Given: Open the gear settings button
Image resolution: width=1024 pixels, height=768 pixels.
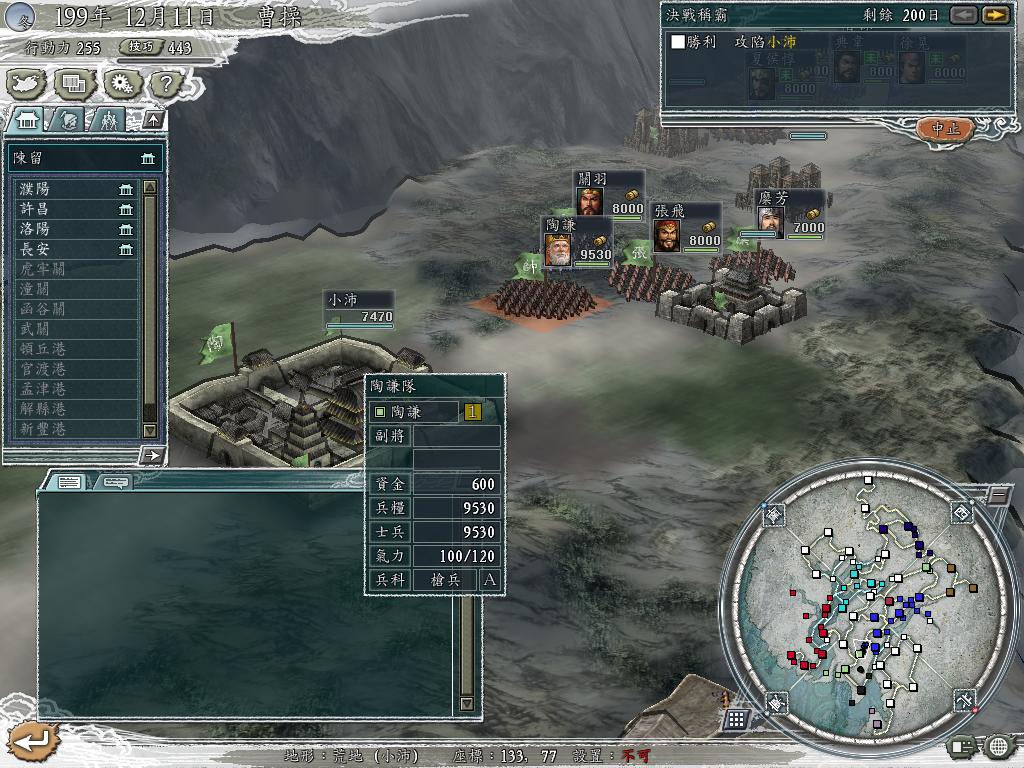Looking at the screenshot, I should point(120,83).
